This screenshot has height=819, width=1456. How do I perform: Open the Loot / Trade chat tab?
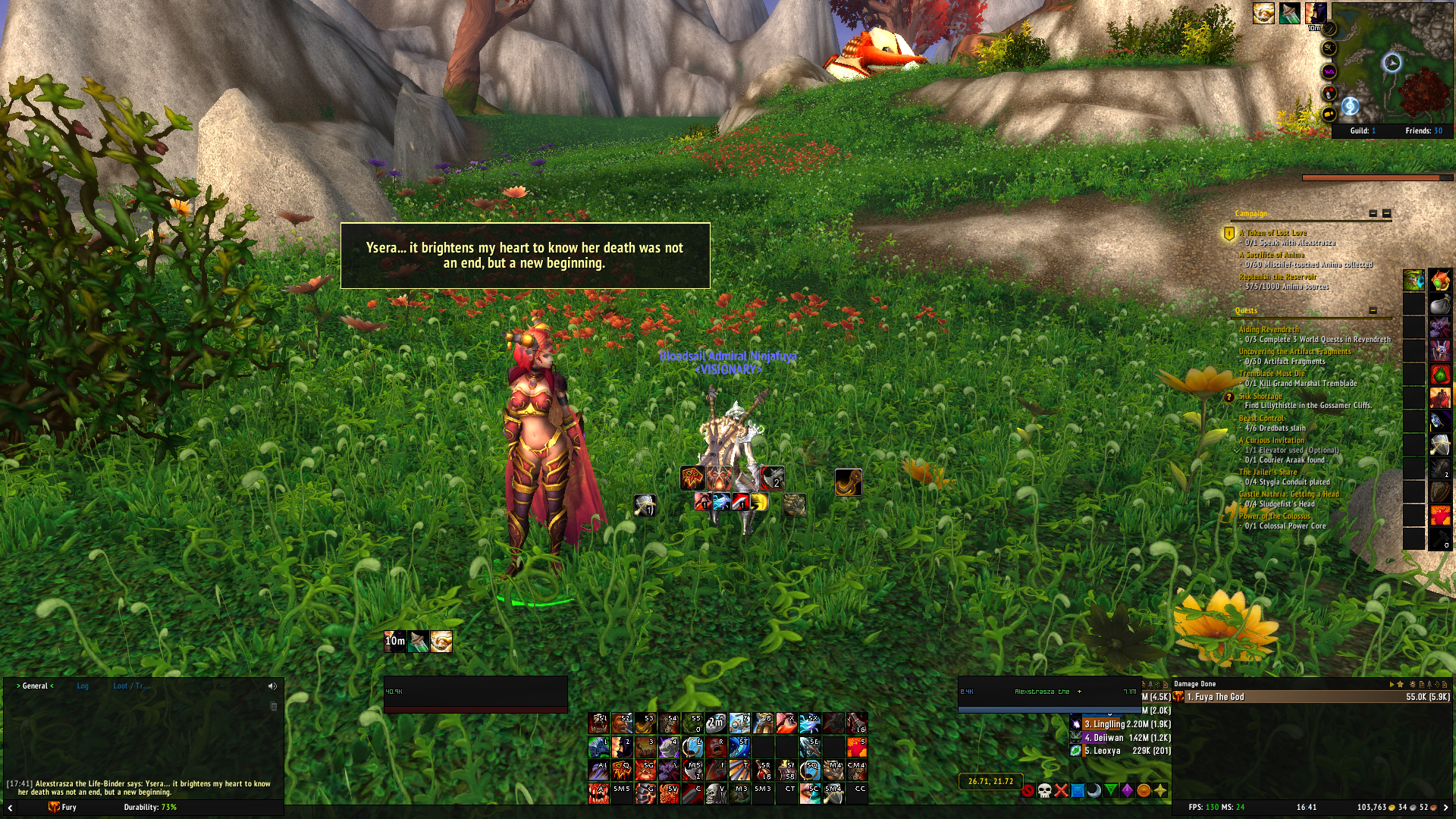pyautogui.click(x=131, y=686)
